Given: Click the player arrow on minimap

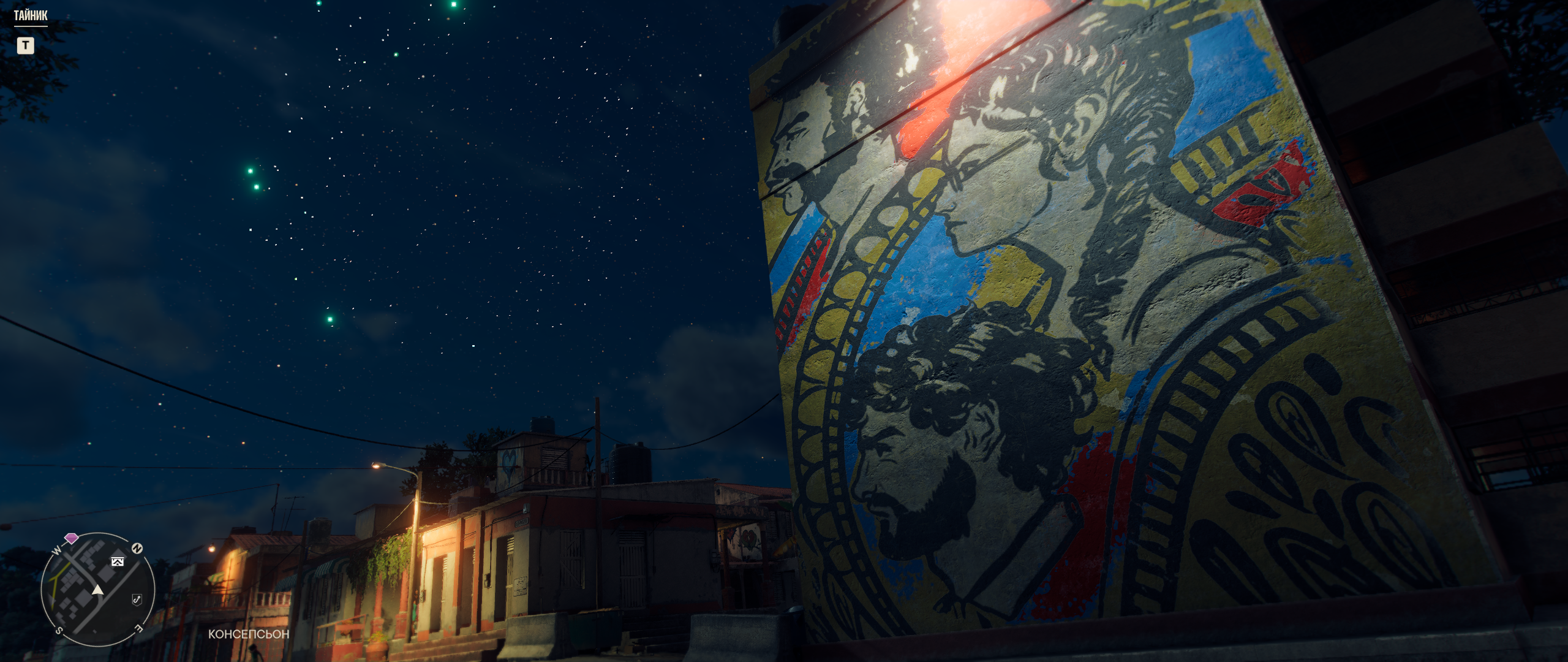Looking at the screenshot, I should (x=97, y=590).
